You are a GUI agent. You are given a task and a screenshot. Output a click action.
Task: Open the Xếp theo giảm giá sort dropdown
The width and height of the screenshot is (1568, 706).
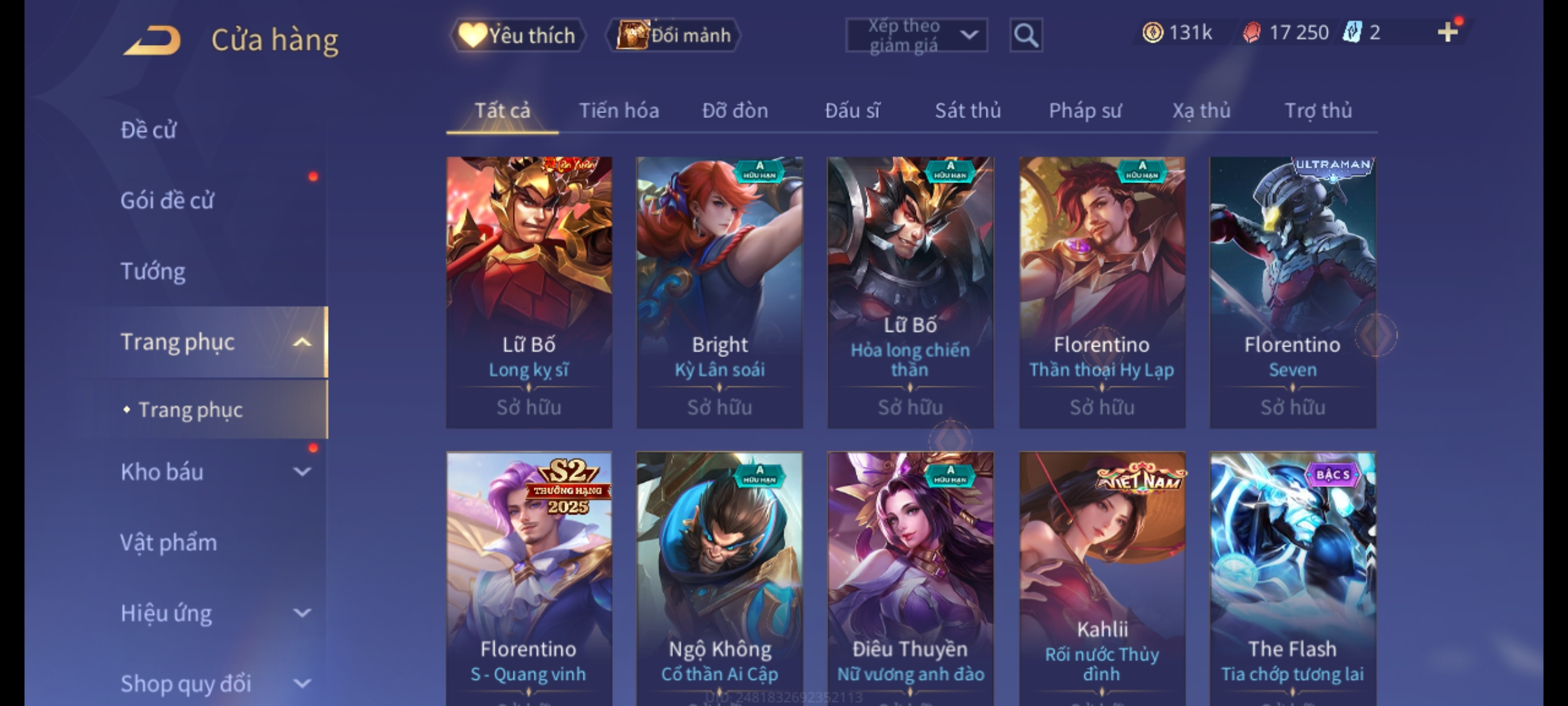point(916,35)
